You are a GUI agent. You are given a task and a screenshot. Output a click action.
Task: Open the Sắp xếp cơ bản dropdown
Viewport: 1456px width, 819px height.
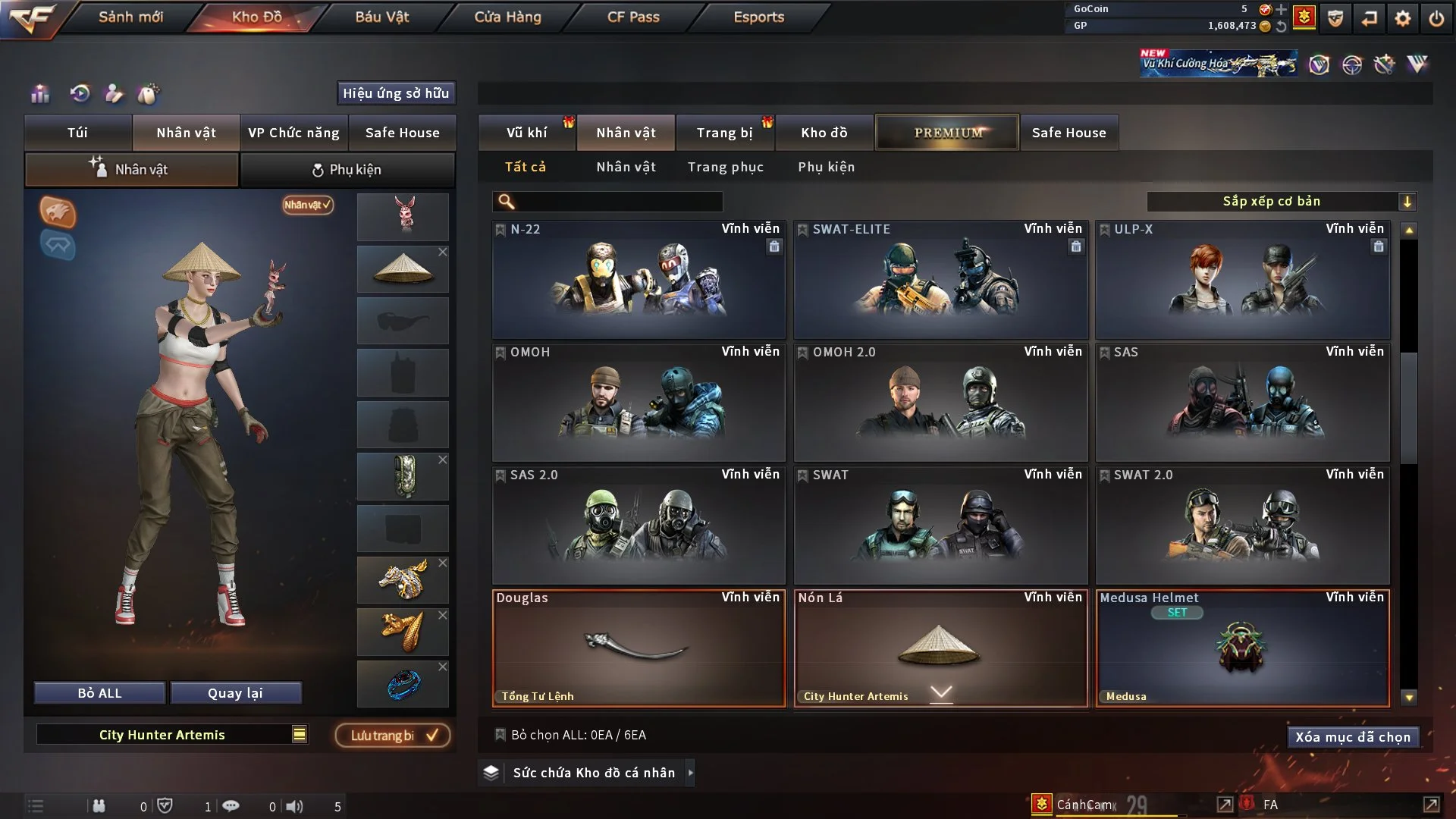click(x=1281, y=202)
